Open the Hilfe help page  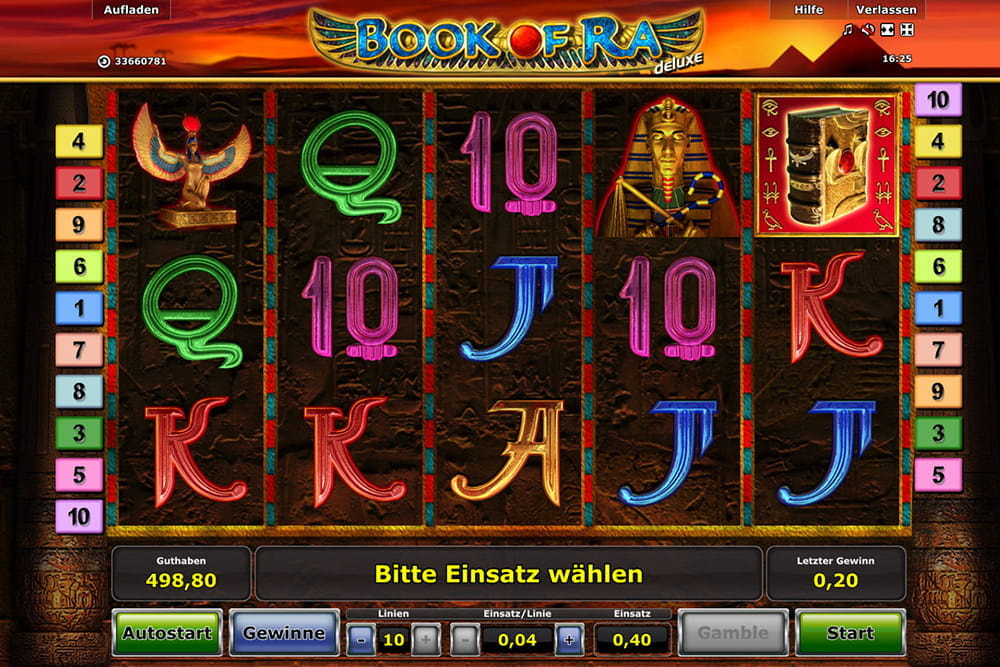[808, 10]
